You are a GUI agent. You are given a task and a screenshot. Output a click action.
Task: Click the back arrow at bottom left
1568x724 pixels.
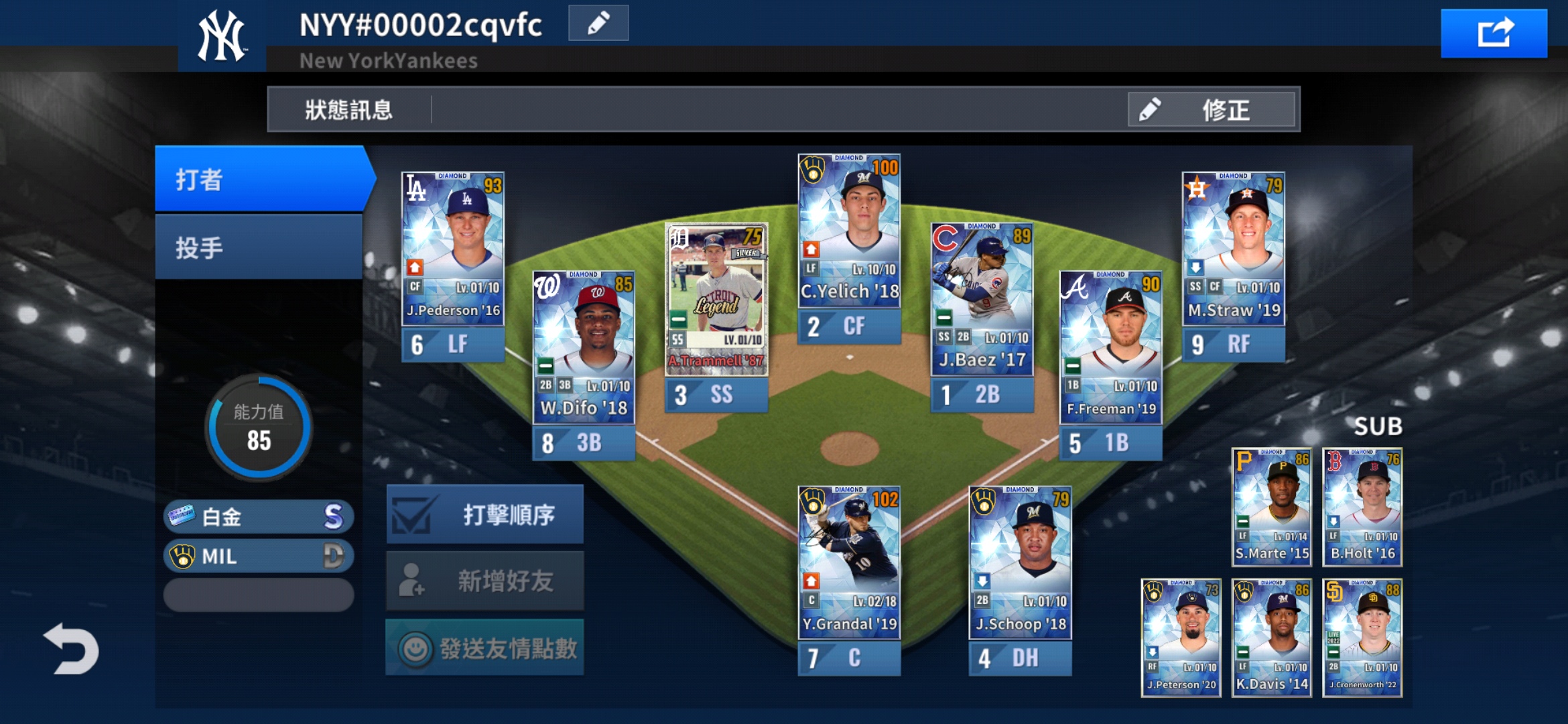pos(72,648)
